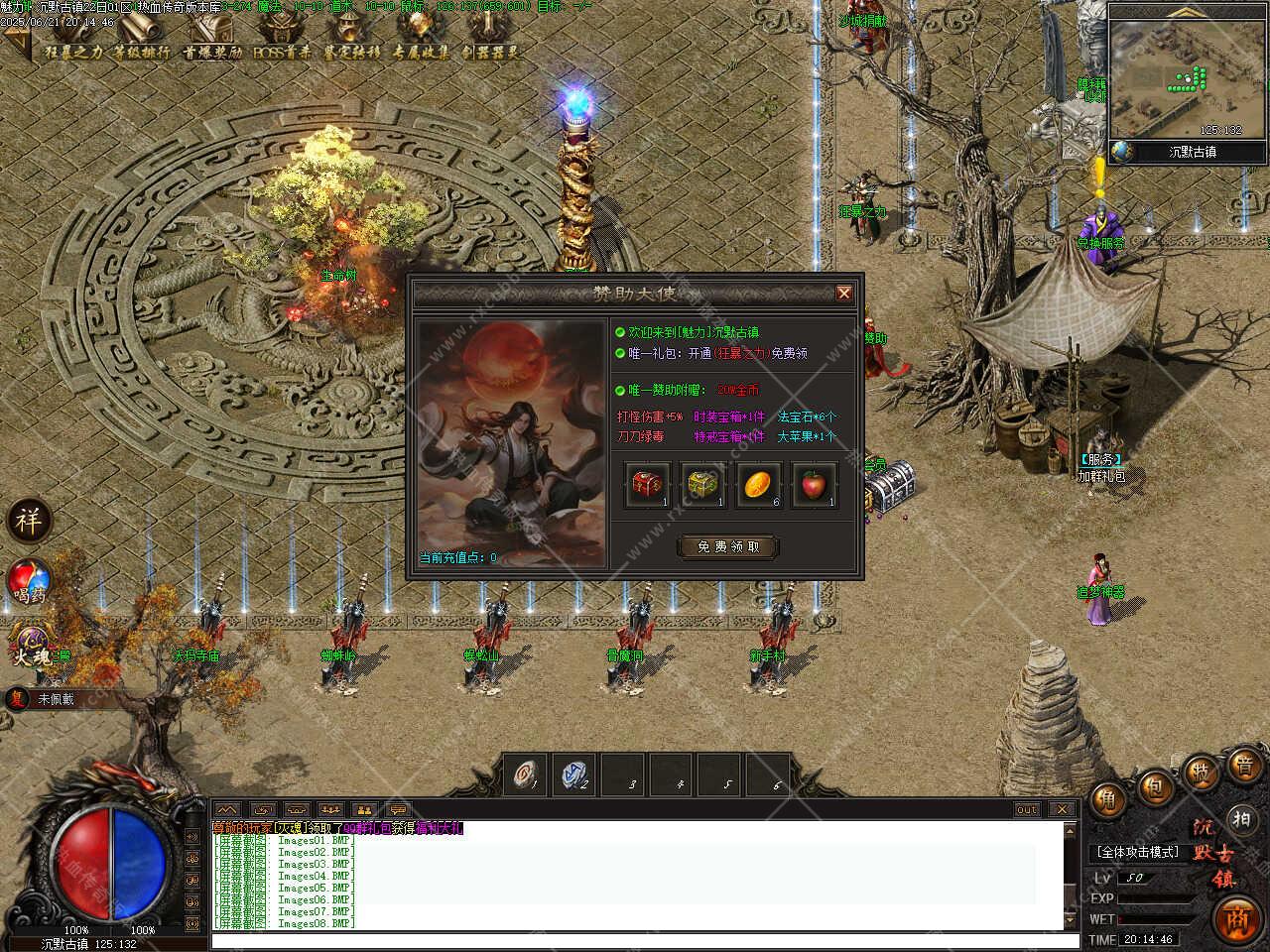
Task: Use the blue rune in hotbar slot 2
Action: point(572,774)
